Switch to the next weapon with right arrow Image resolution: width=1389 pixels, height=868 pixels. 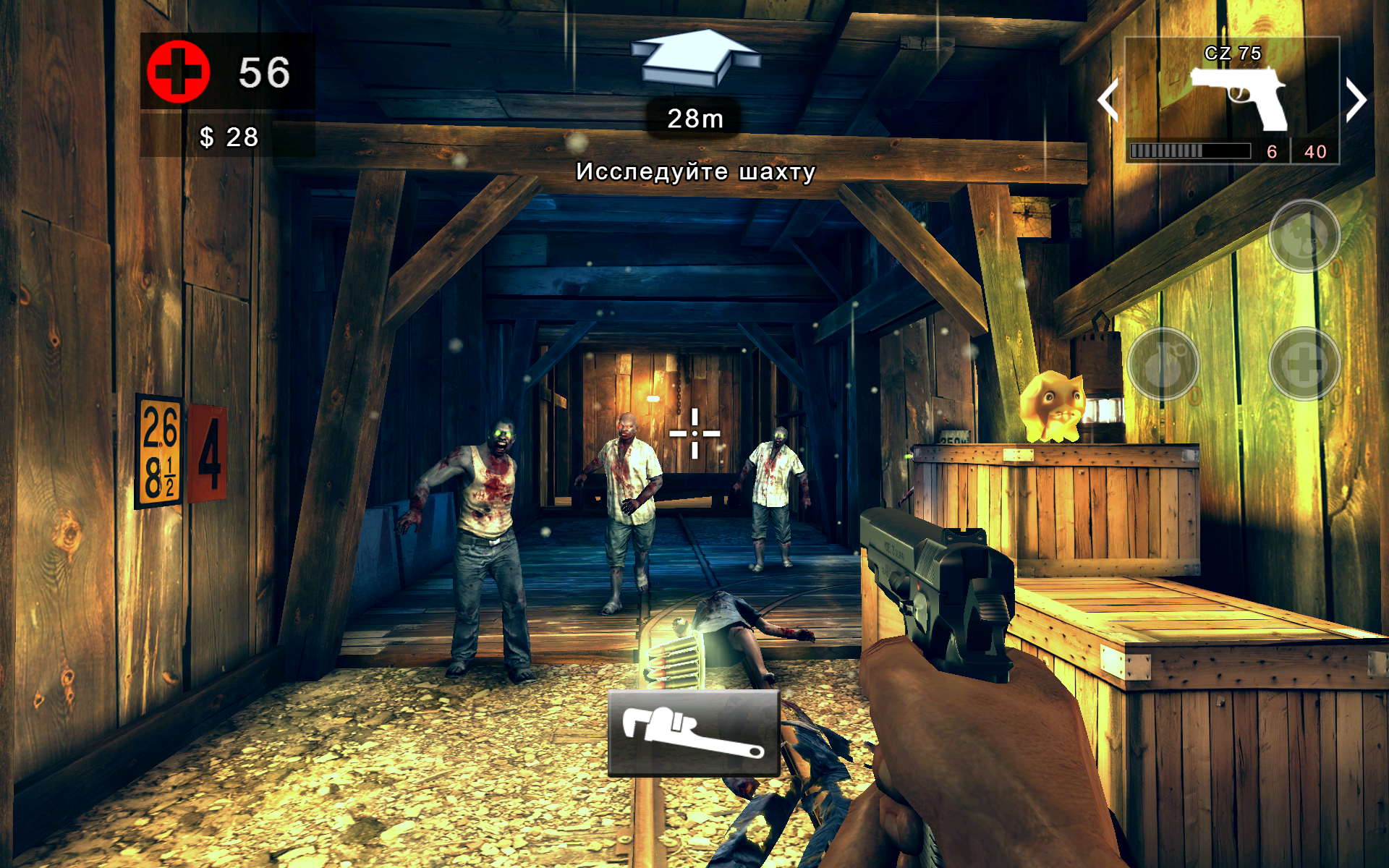tap(1355, 99)
